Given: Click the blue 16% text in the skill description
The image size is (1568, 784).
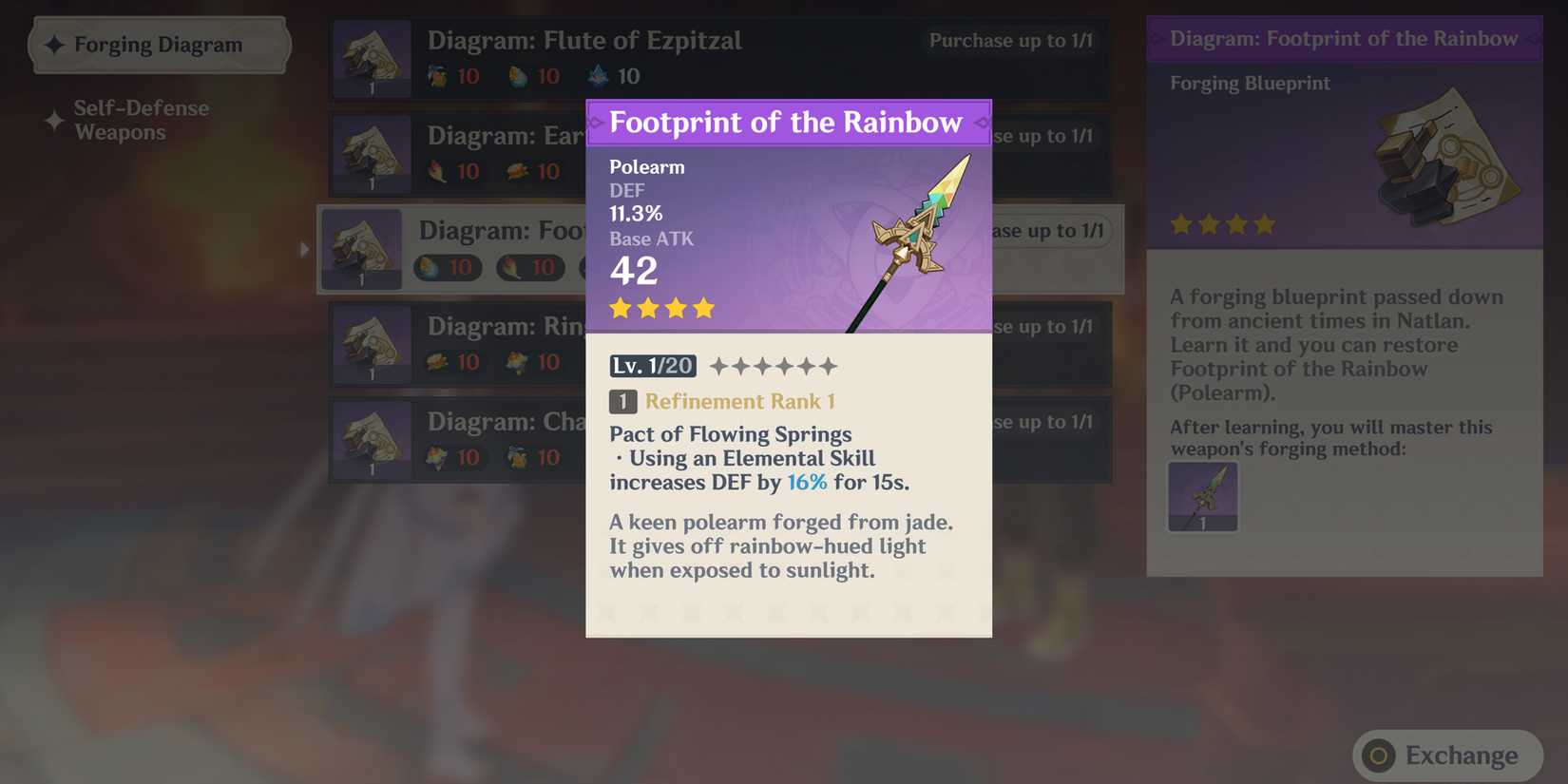Looking at the screenshot, I should click(807, 483).
